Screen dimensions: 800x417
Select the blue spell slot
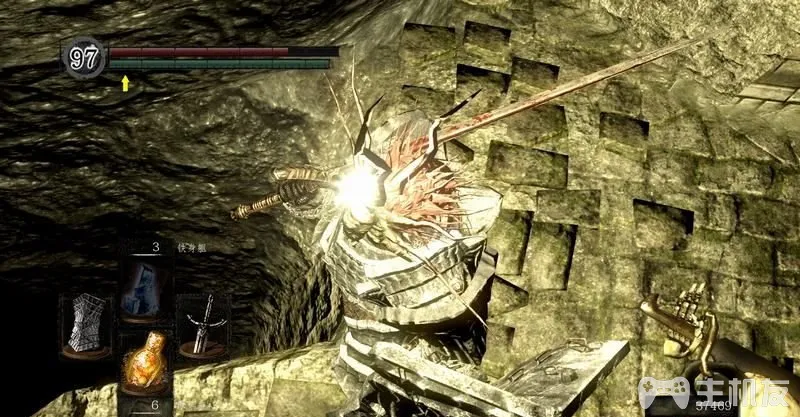143,287
